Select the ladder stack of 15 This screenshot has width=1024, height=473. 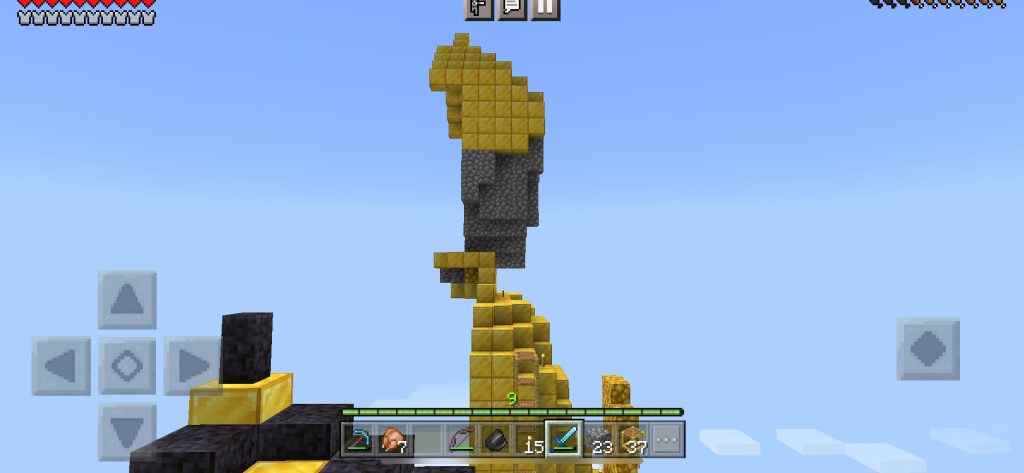529,439
